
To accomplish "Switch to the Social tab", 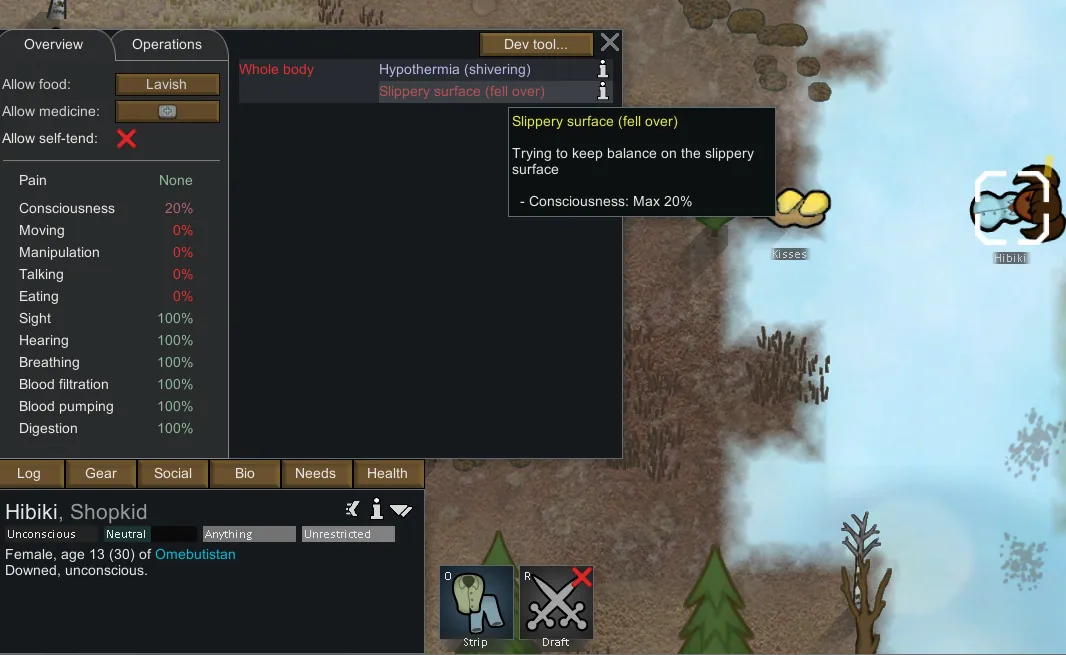I will point(173,474).
